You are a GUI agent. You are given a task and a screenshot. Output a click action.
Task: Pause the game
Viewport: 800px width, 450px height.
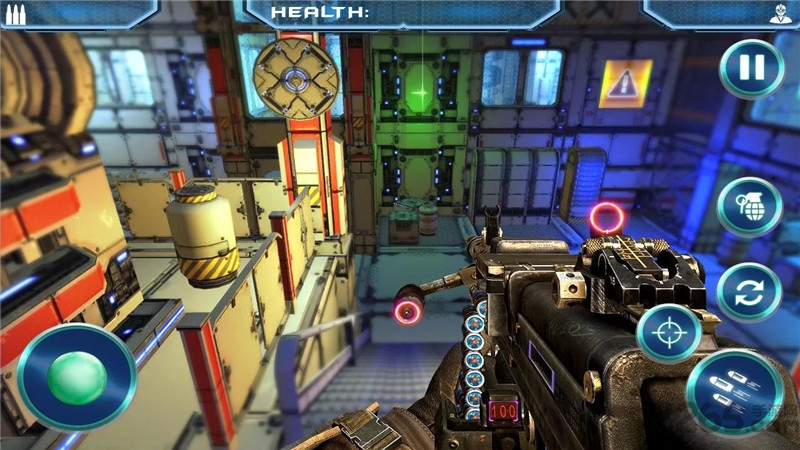point(751,68)
